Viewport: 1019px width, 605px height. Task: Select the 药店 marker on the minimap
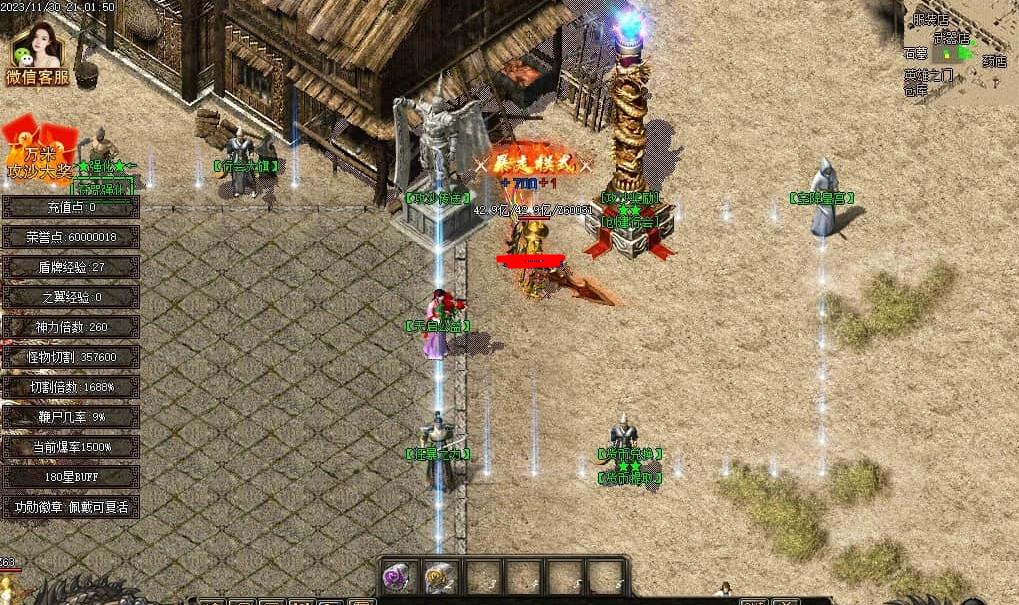(994, 61)
